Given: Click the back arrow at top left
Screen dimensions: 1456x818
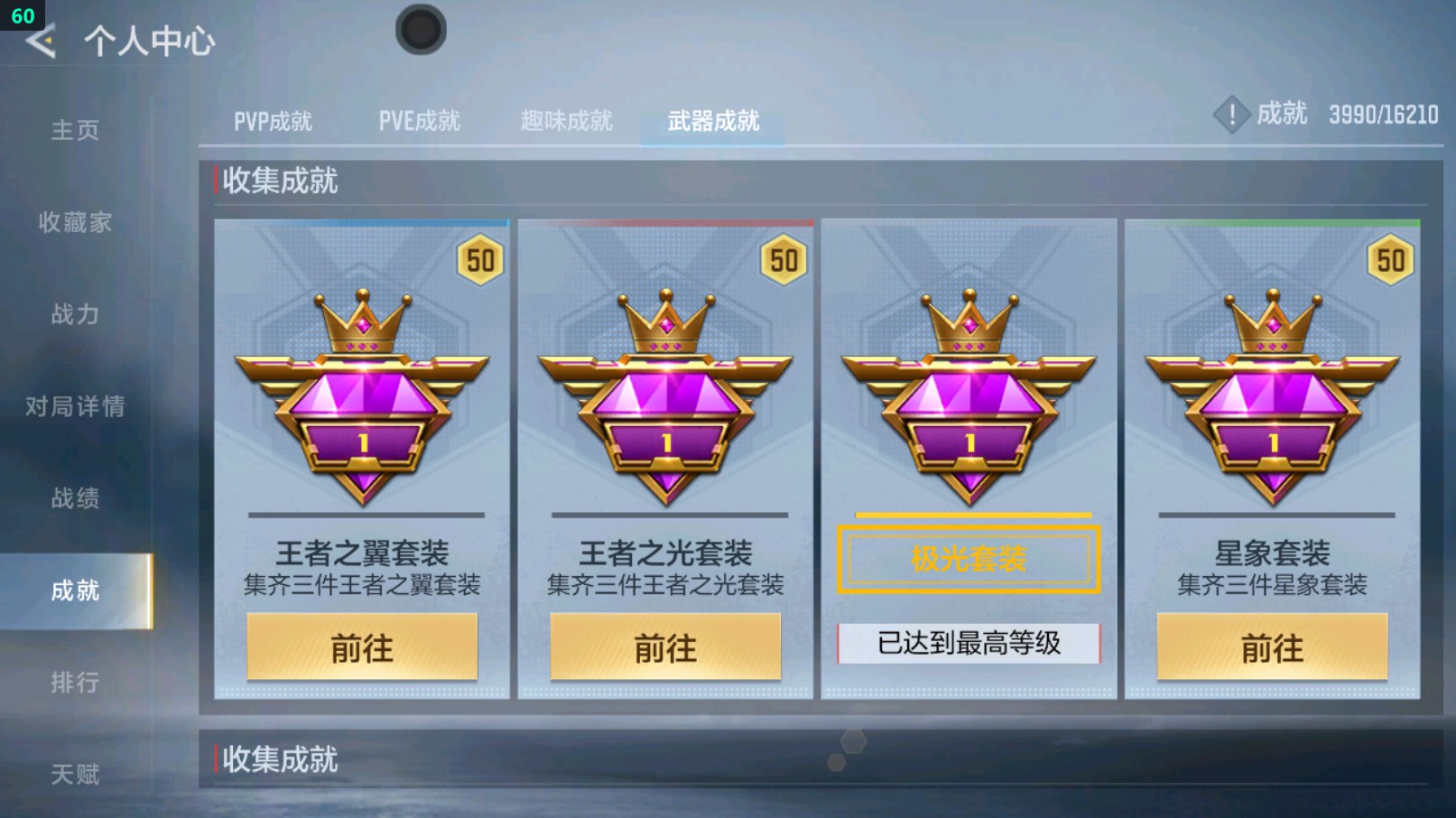Looking at the screenshot, I should click(41, 41).
